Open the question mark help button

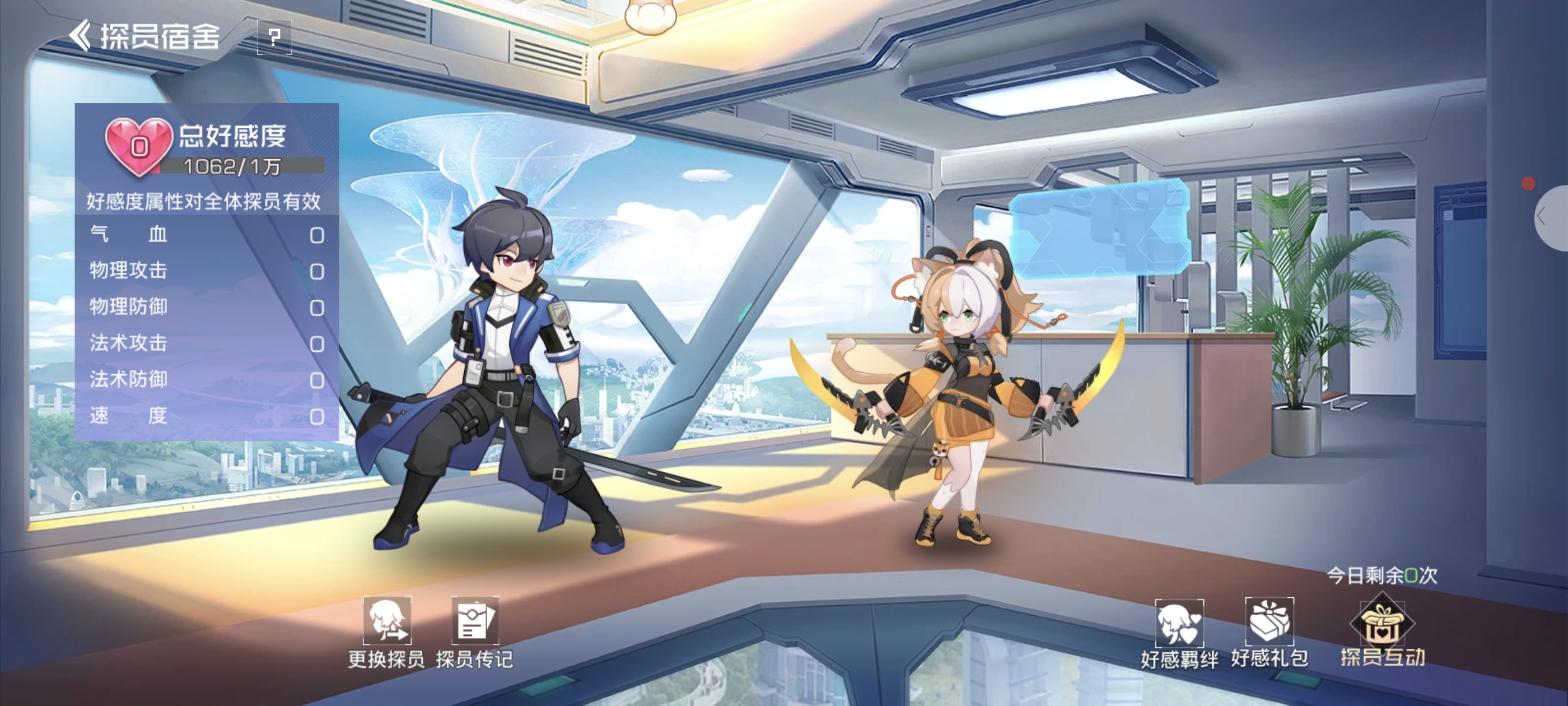pos(274,37)
